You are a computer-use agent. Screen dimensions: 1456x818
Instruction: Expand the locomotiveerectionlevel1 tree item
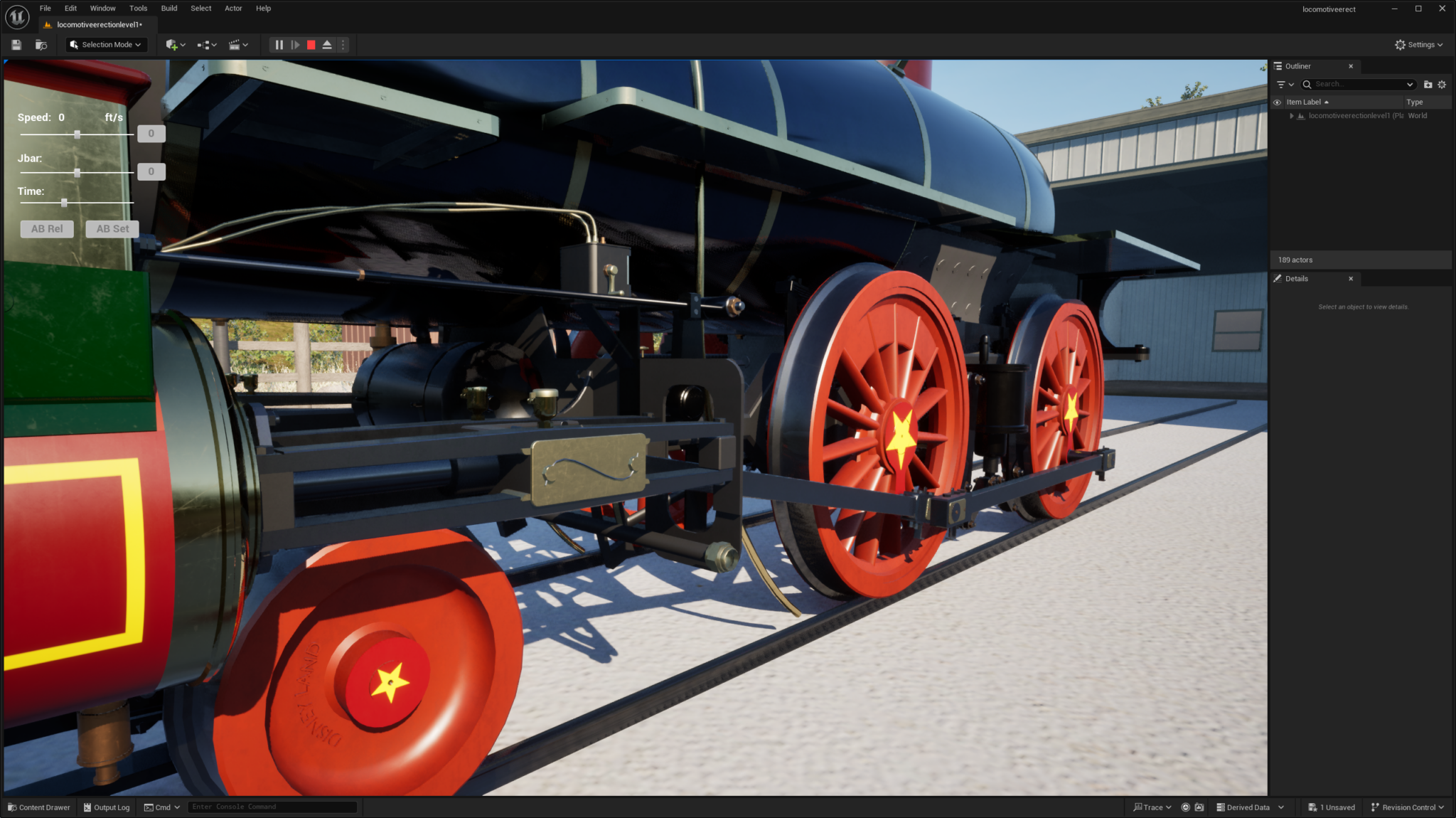coord(1292,115)
